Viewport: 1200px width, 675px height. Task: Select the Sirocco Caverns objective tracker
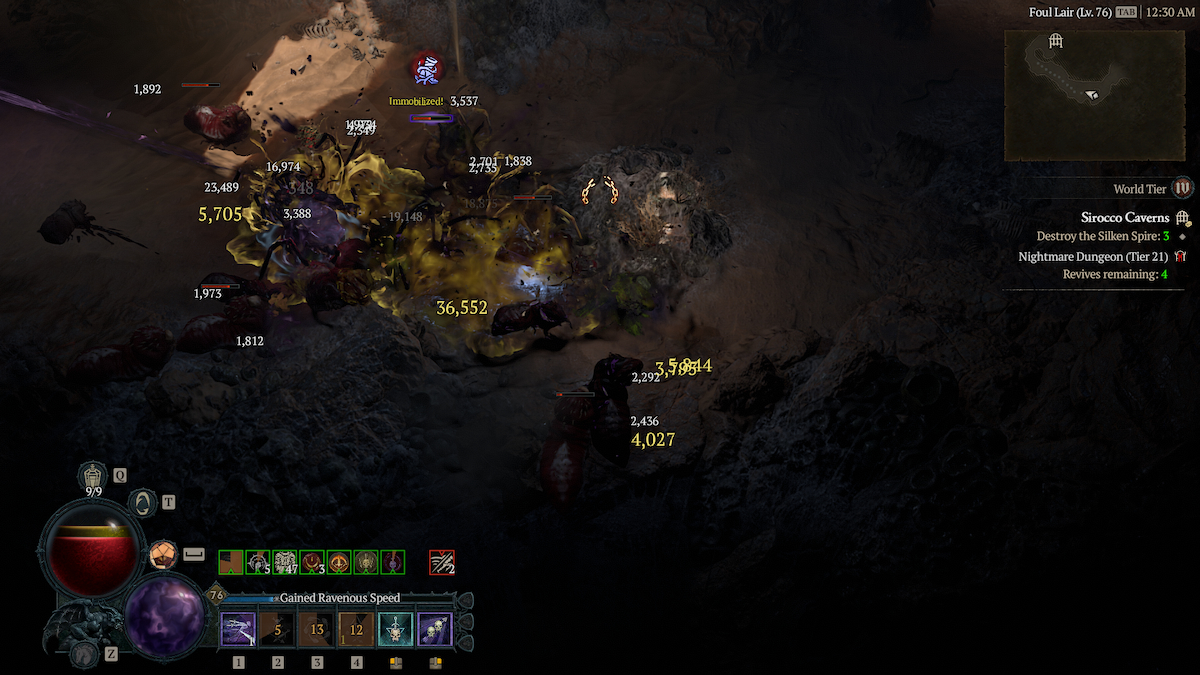pos(1124,217)
